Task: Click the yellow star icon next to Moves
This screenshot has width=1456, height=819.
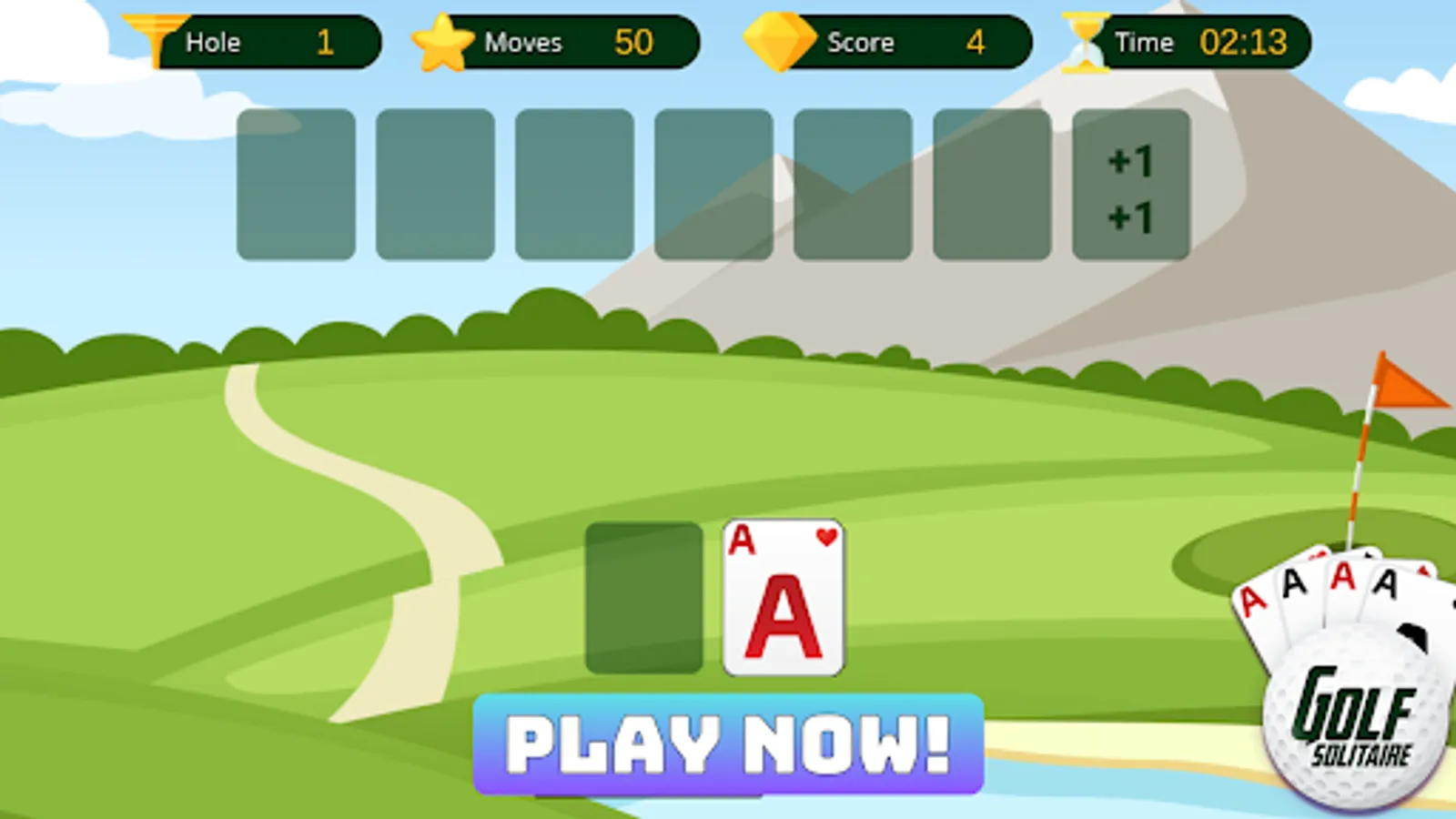Action: (443, 39)
